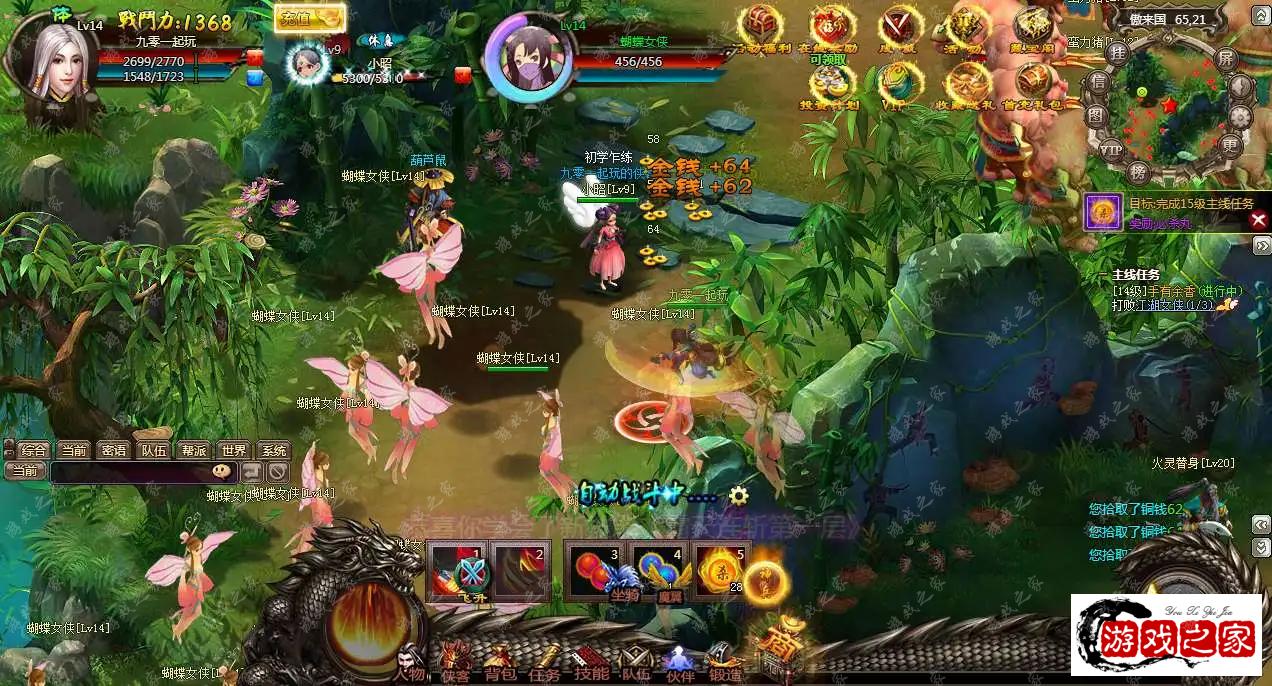This screenshot has height=686, width=1272.
Task: Open the 锻造 forging menu
Action: [x=725, y=663]
